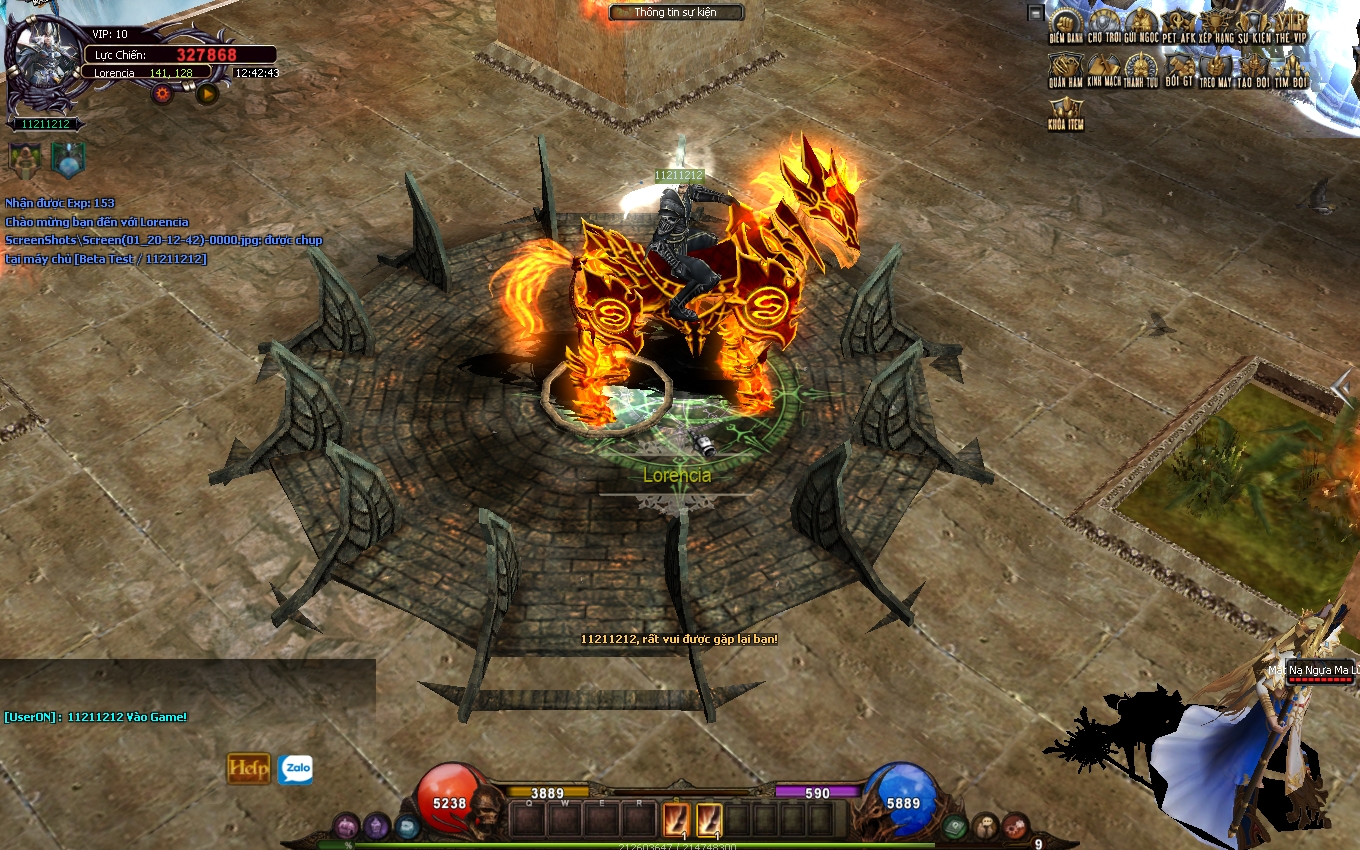Viewport: 1360px width, 850px height.
Task: Open the Zalo chat link
Action: point(295,769)
